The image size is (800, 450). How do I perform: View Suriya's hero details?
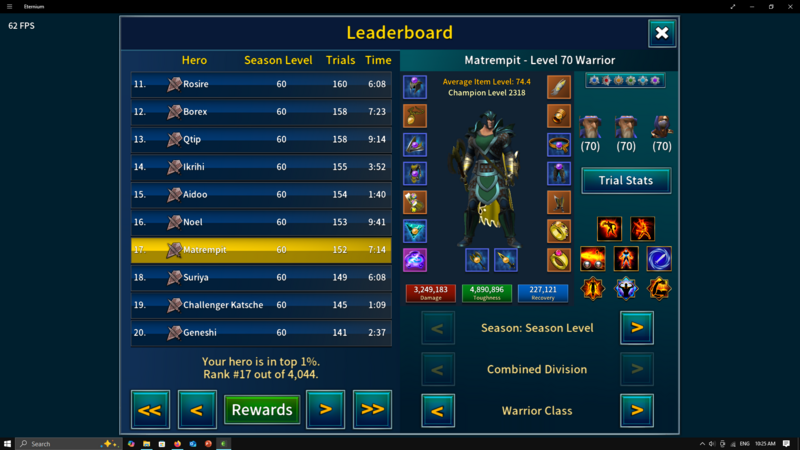pos(261,277)
